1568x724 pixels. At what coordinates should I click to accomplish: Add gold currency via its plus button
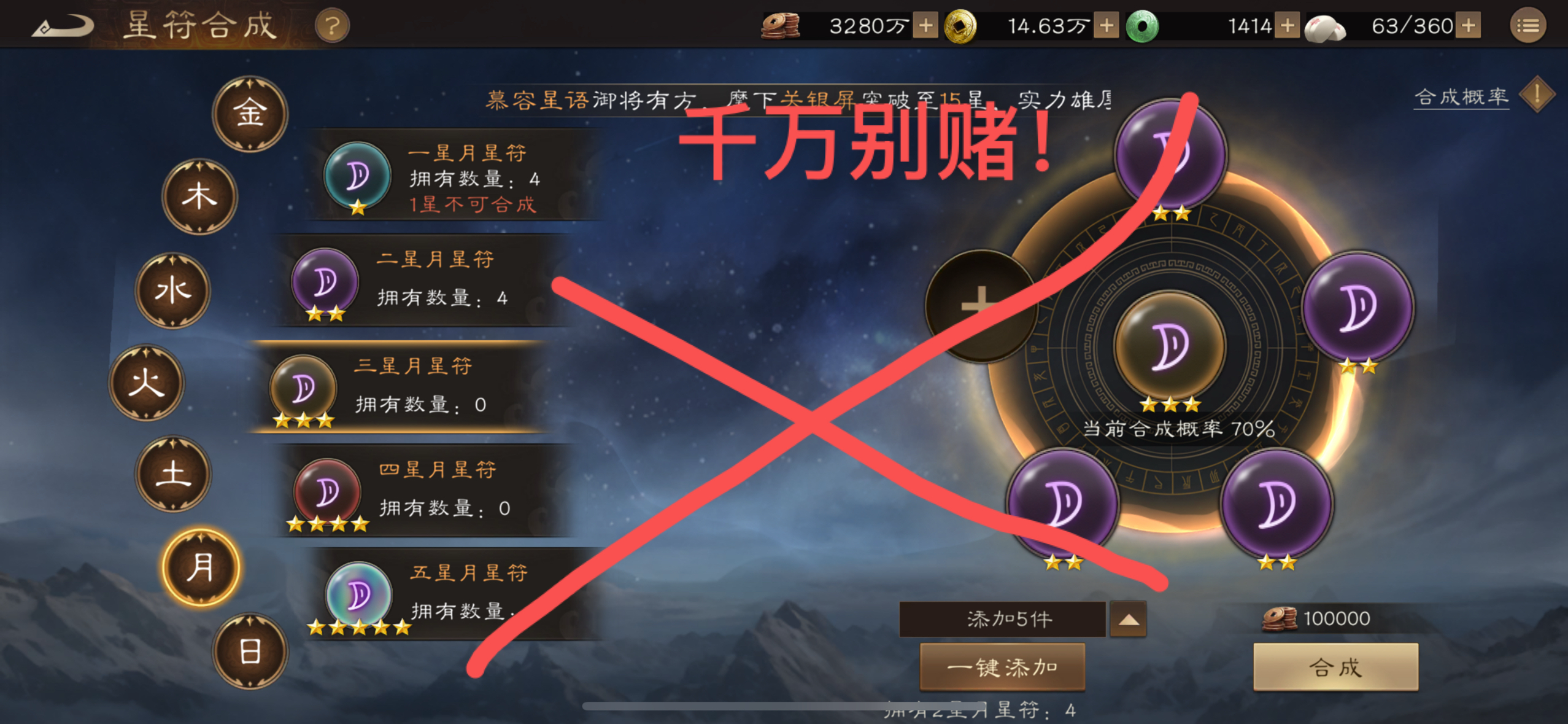click(1107, 26)
